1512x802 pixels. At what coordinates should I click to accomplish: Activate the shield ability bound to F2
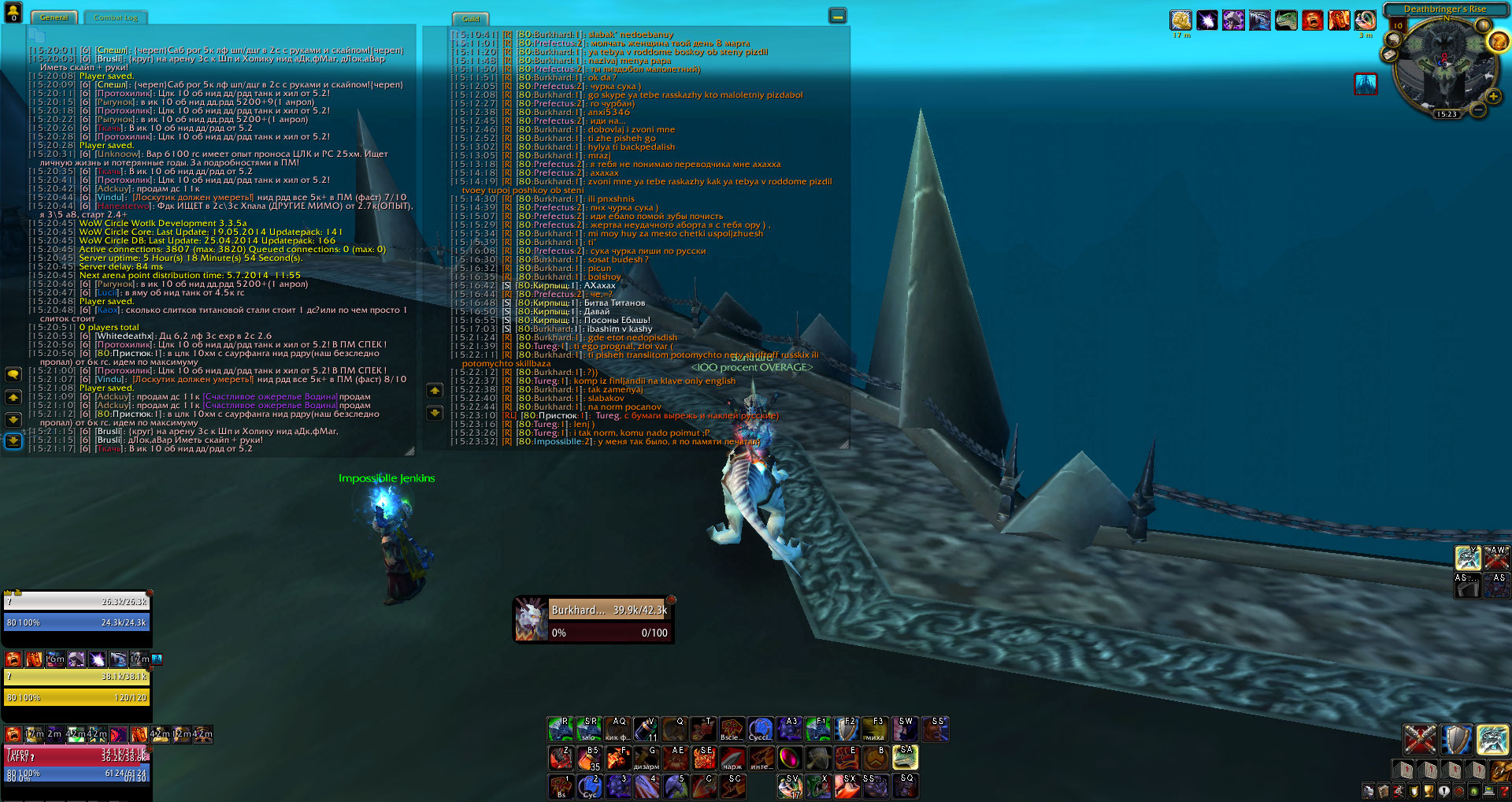tap(846, 730)
